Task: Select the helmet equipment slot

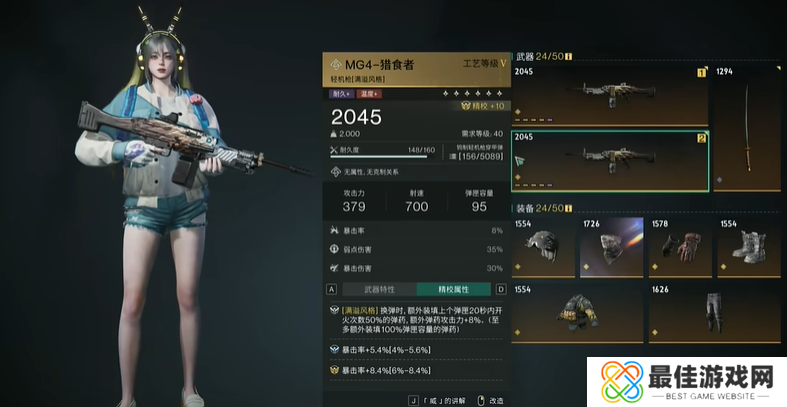Action: [x=543, y=247]
